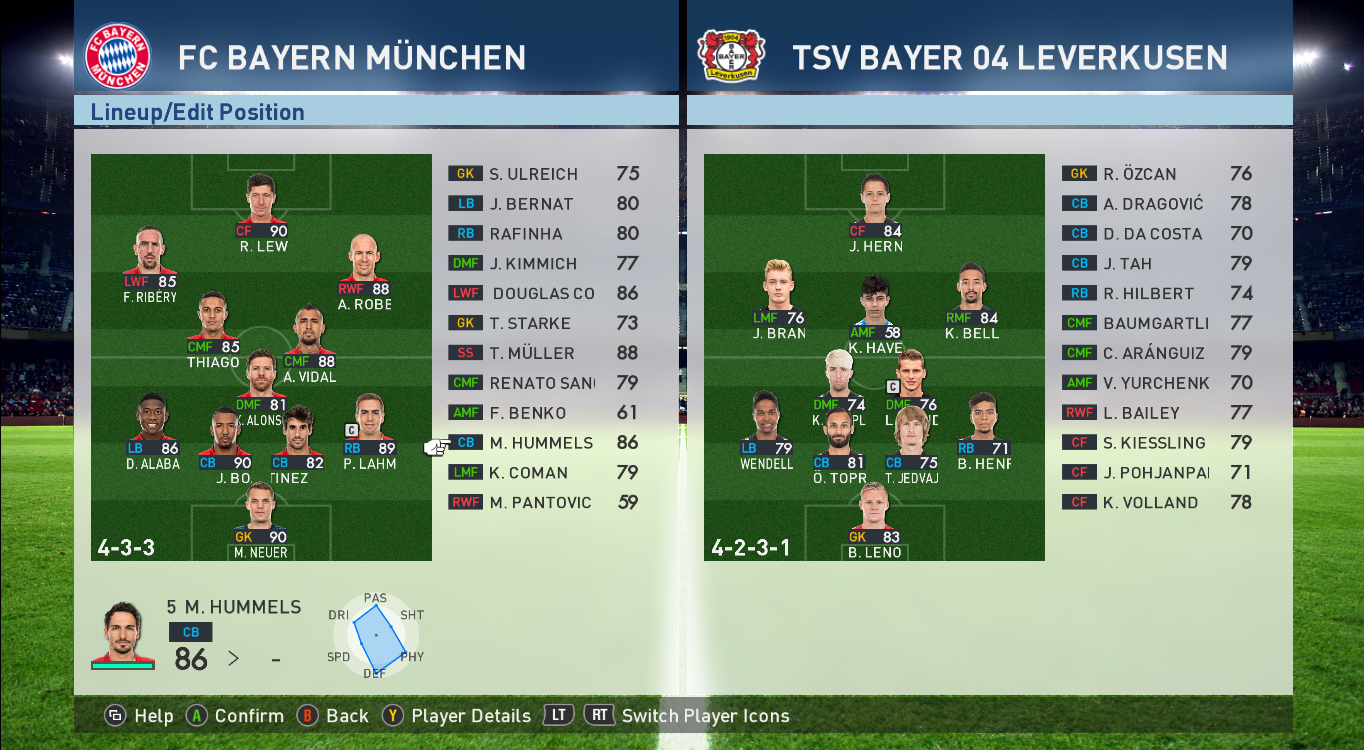
Task: Select A. Vidal in midfield
Action: point(309,344)
